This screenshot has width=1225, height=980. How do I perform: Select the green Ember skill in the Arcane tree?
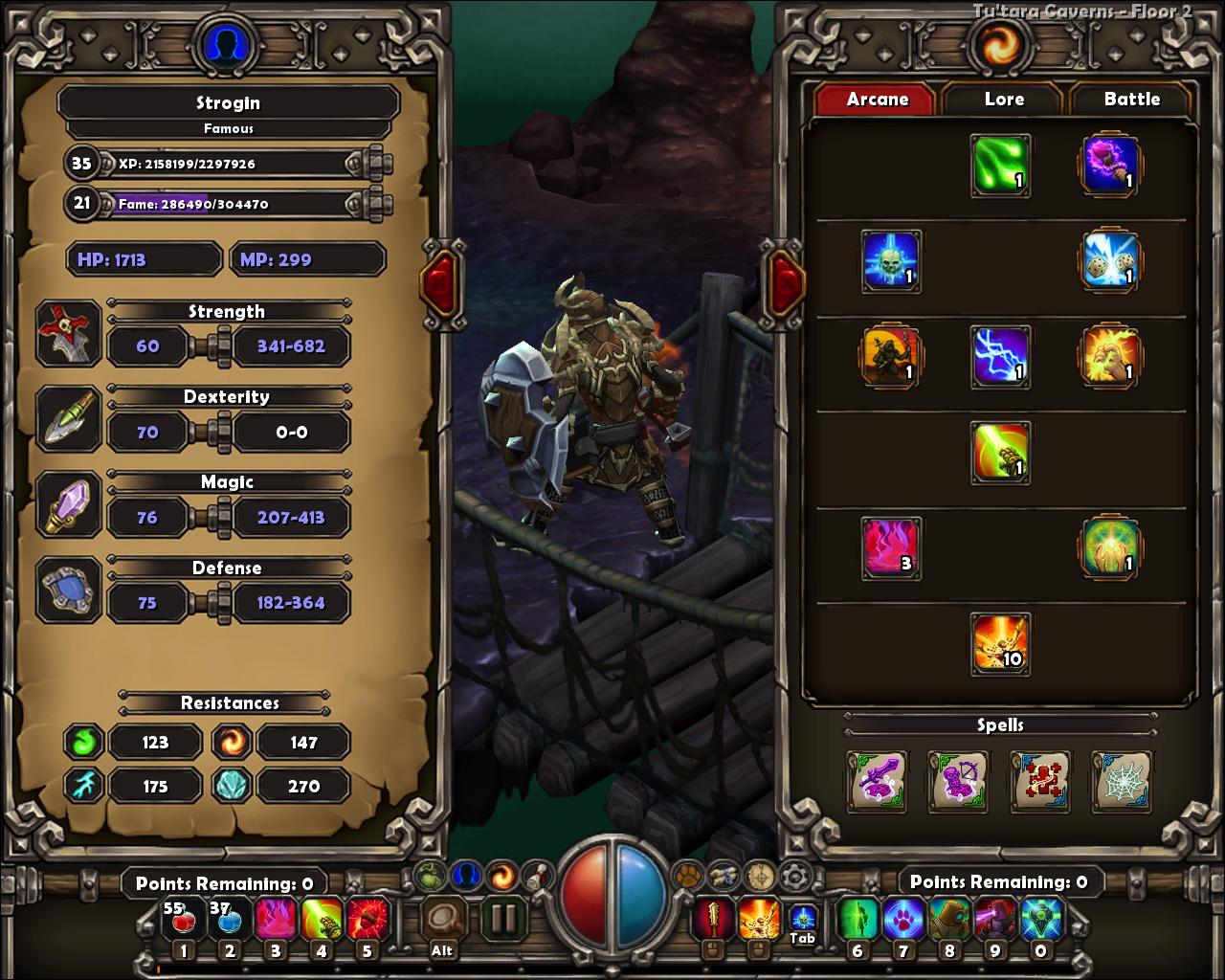(x=1002, y=165)
